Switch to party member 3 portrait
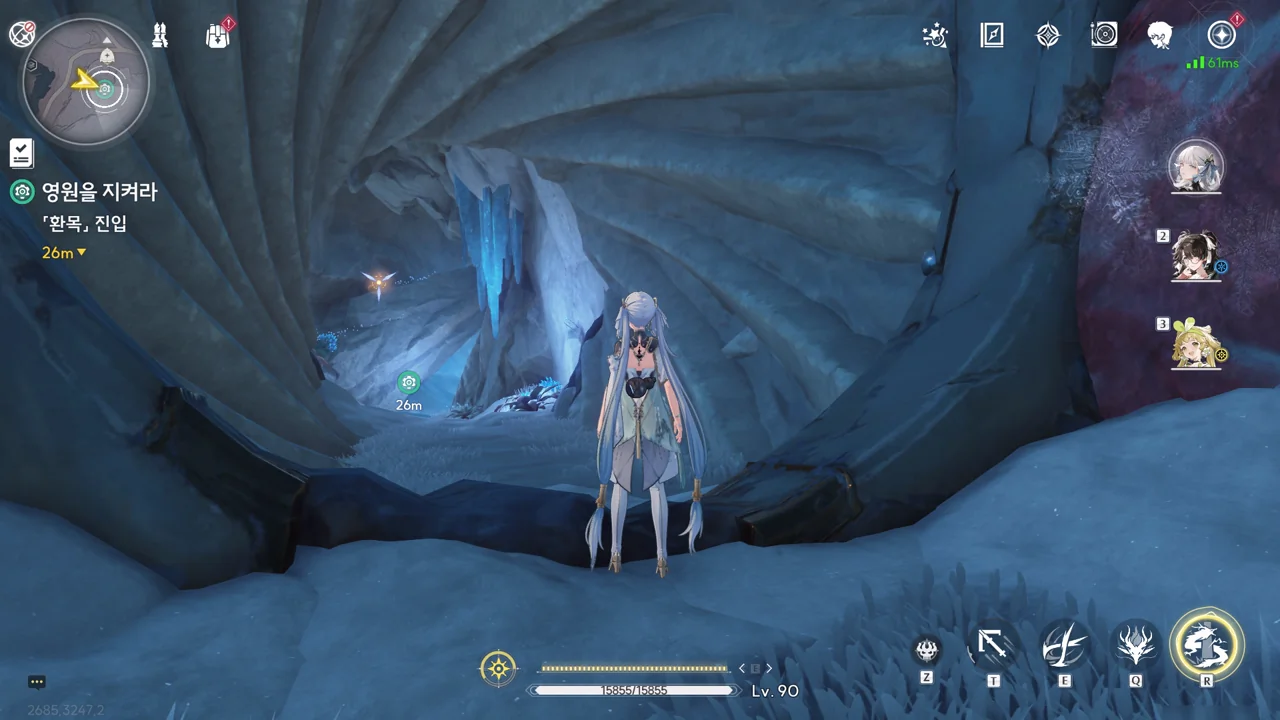This screenshot has height=720, width=1280. coord(1196,344)
